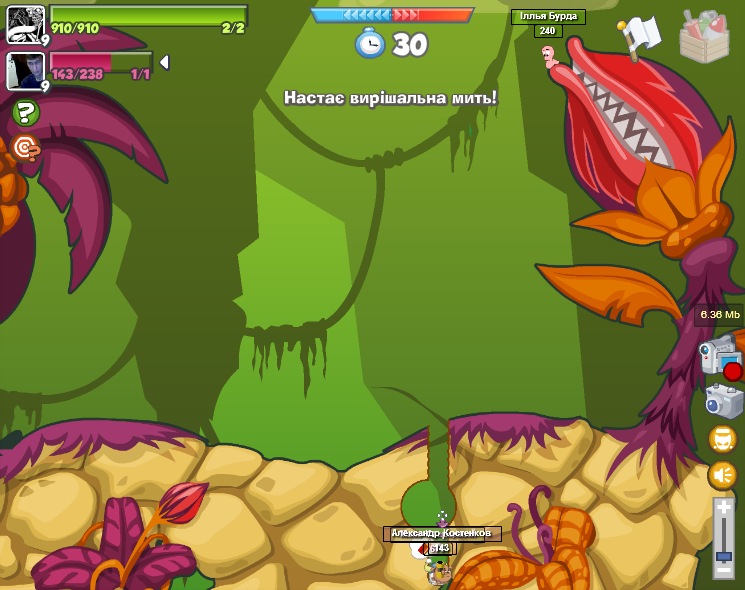Click the white arrow beside the pink health bar
Viewport: 745px width, 590px height.
tap(164, 62)
